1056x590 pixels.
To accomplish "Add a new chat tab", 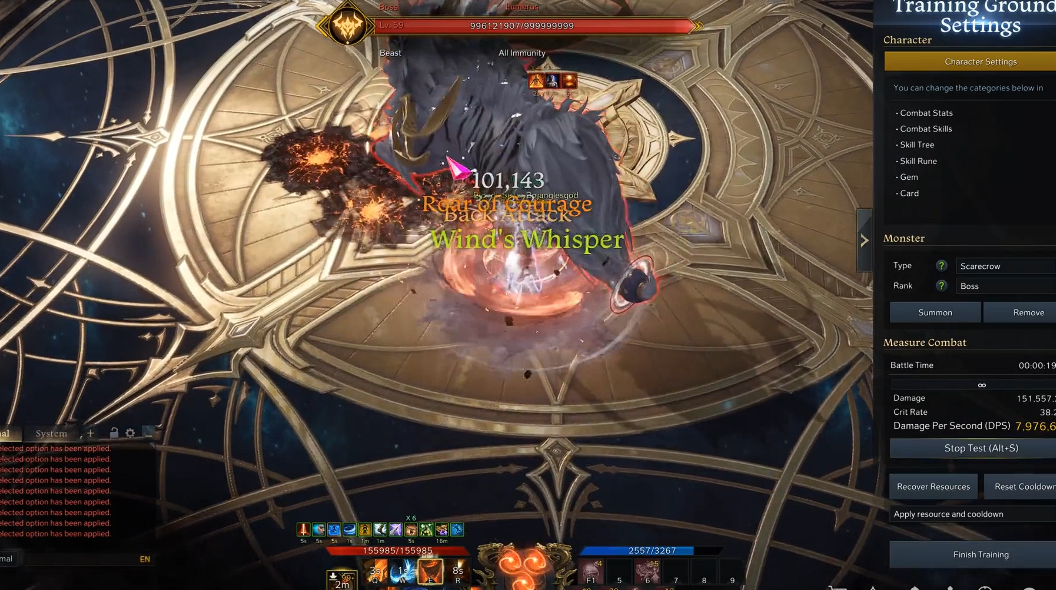I will 91,433.
